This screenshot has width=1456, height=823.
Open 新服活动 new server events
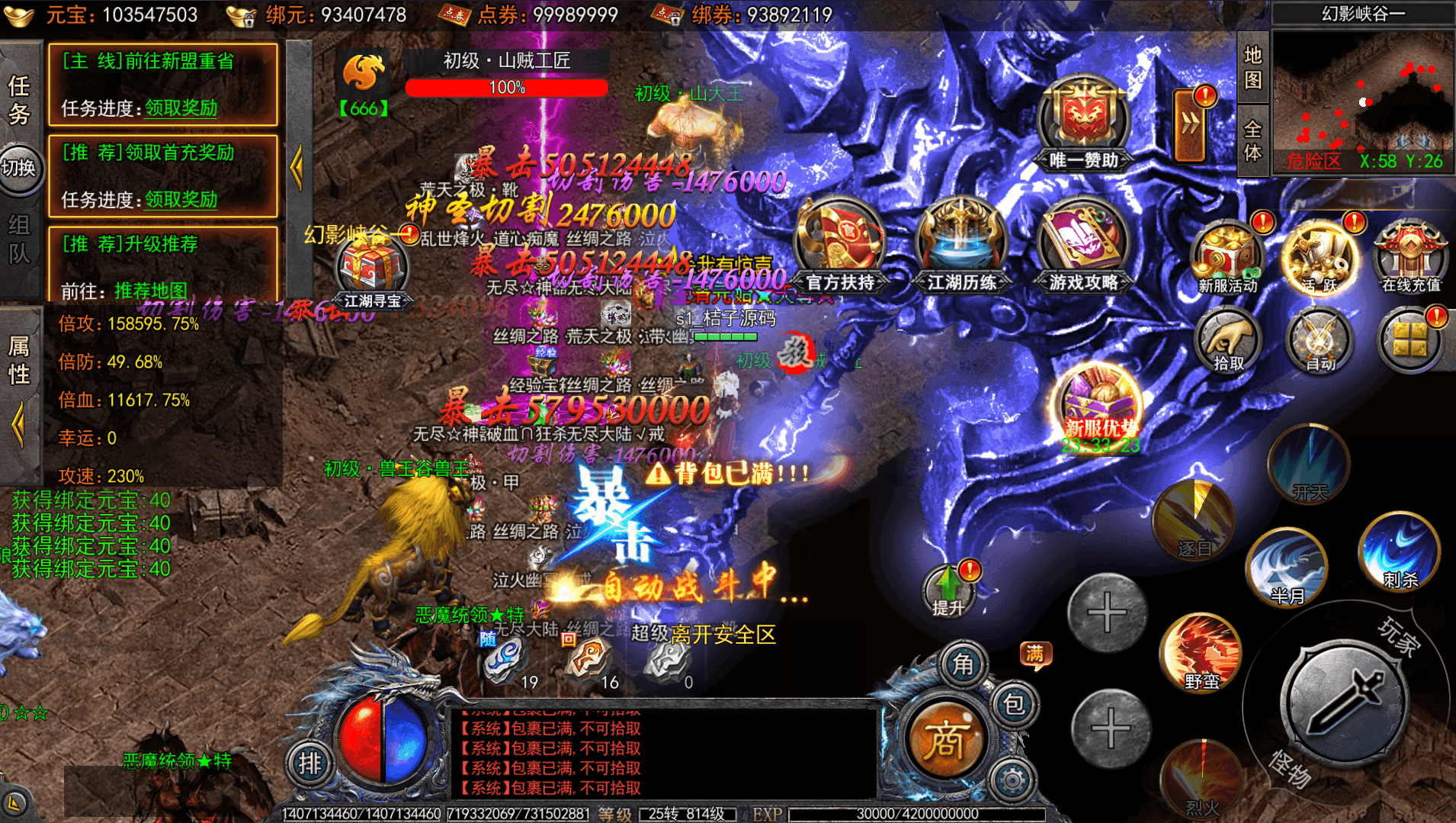(x=1227, y=257)
